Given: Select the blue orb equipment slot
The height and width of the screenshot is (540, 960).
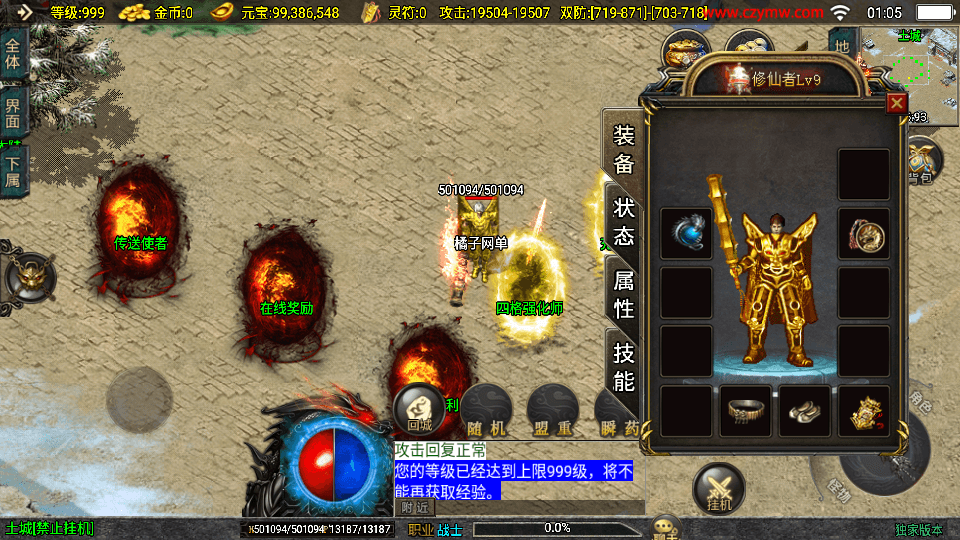Looking at the screenshot, I should [x=686, y=233].
